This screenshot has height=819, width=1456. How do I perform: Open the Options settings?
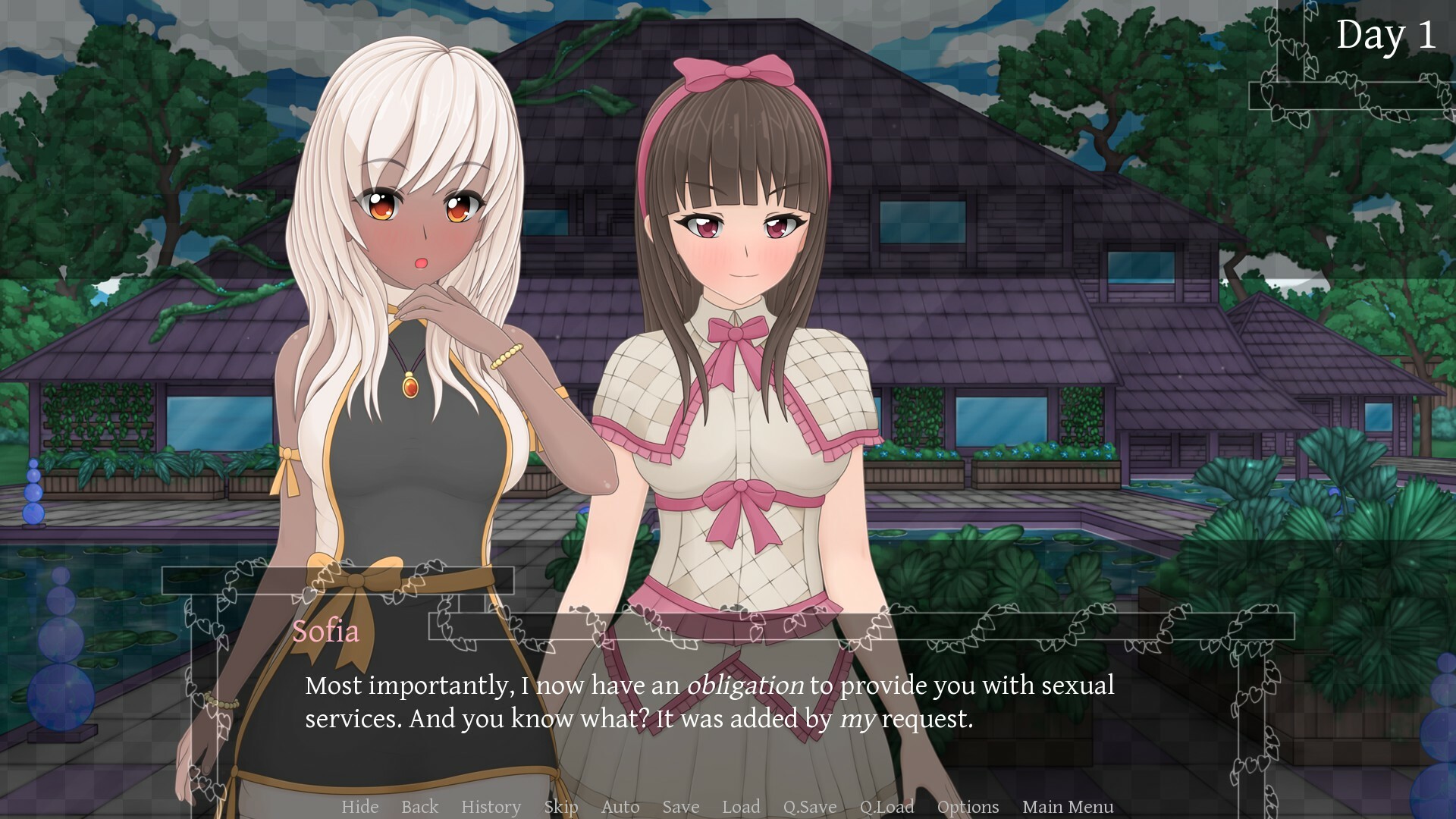tap(967, 807)
